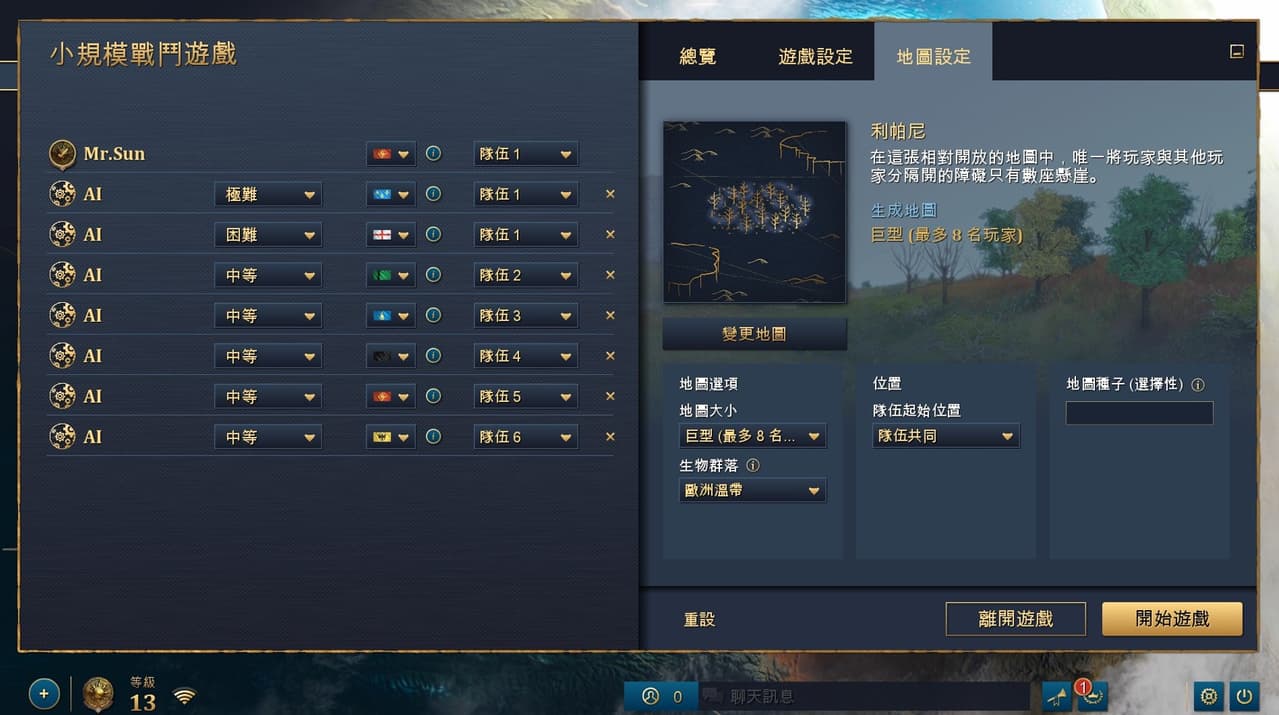The height and width of the screenshot is (715, 1279).
Task: Start the game with 開始遊戲 button
Action: 1172,619
